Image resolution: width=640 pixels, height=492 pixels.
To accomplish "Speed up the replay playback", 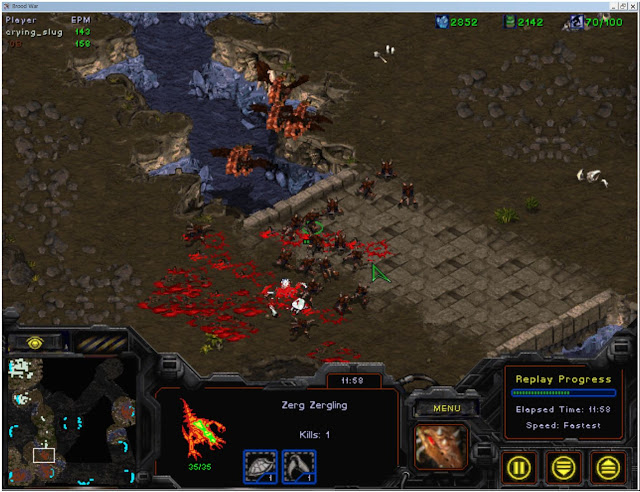I will [607, 466].
